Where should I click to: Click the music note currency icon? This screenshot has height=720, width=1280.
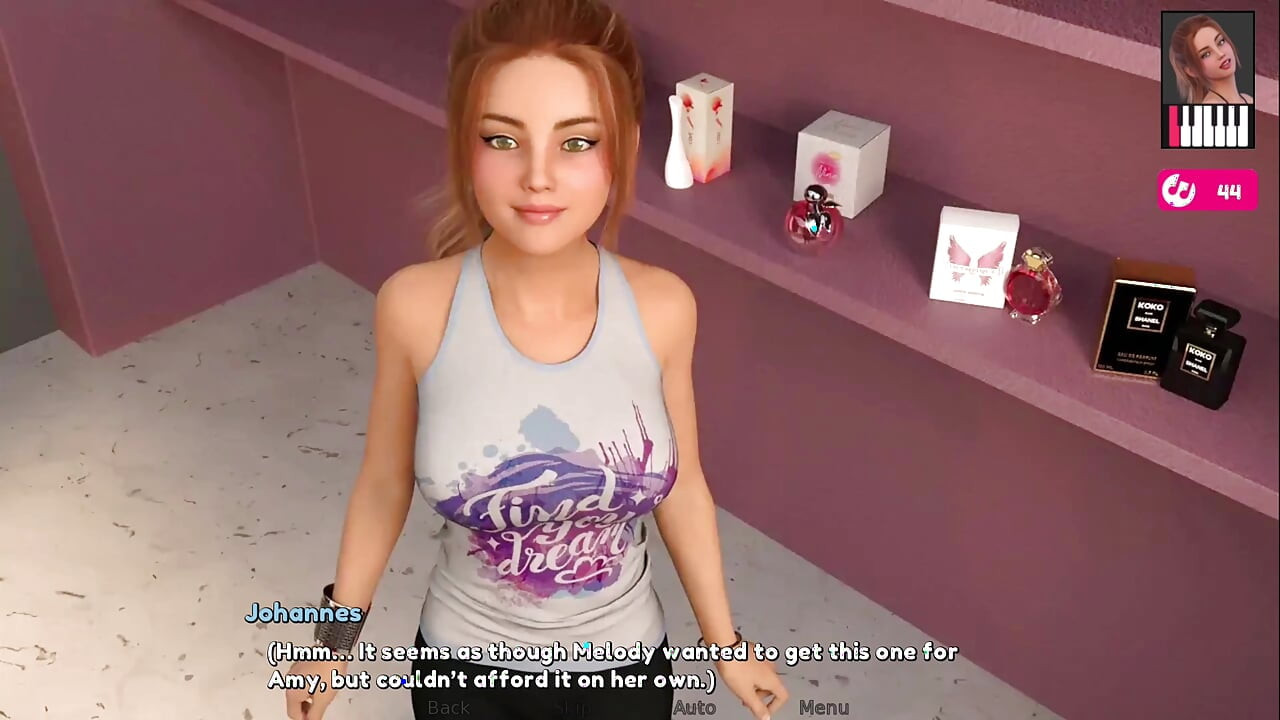click(1178, 191)
